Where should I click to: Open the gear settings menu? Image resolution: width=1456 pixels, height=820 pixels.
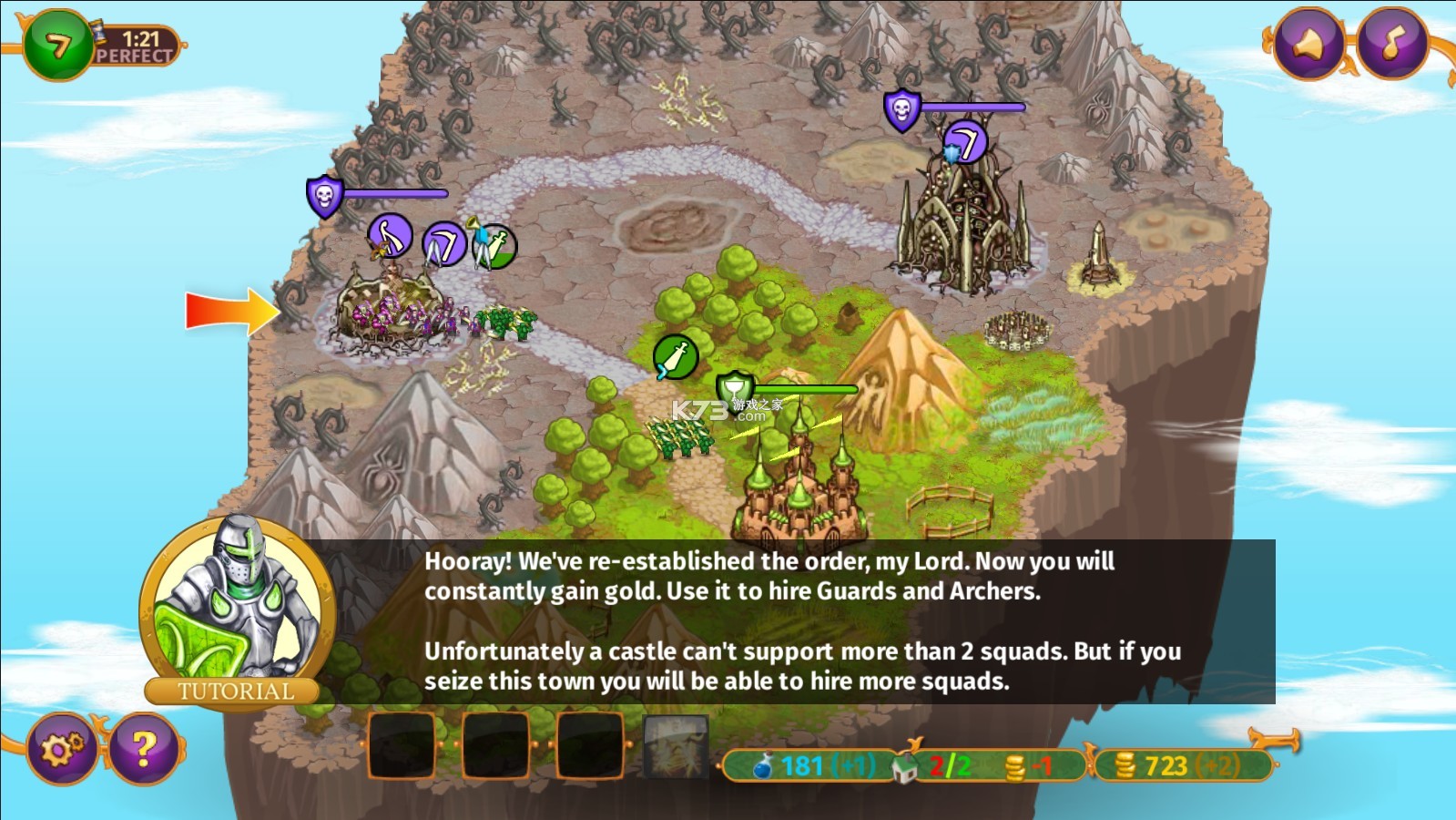(62, 749)
